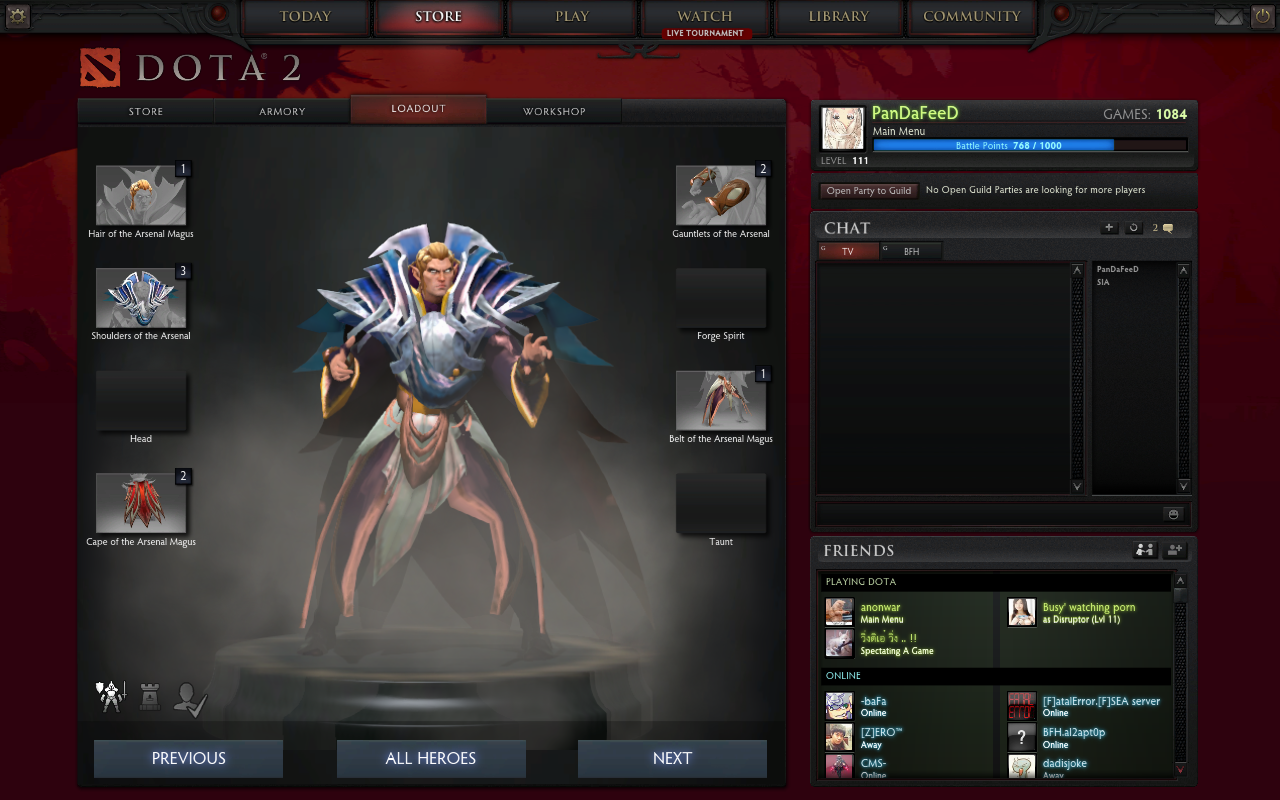Show the Library section

(838, 17)
